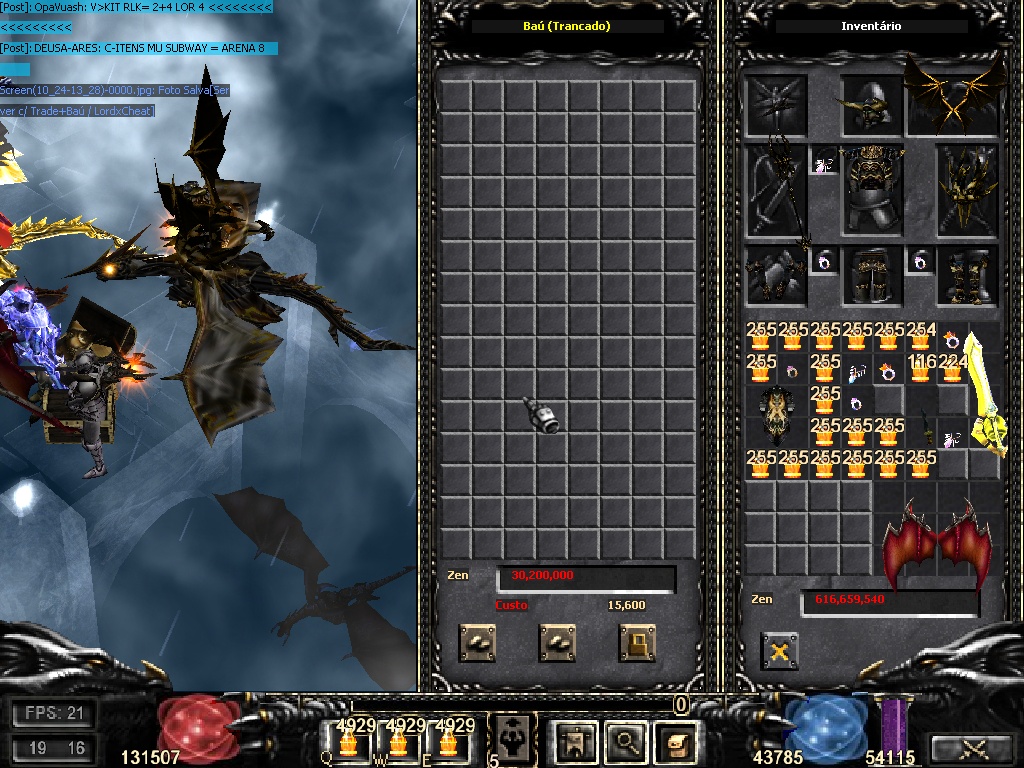
Task: Select the equipped chest armor slot
Action: 874,190
